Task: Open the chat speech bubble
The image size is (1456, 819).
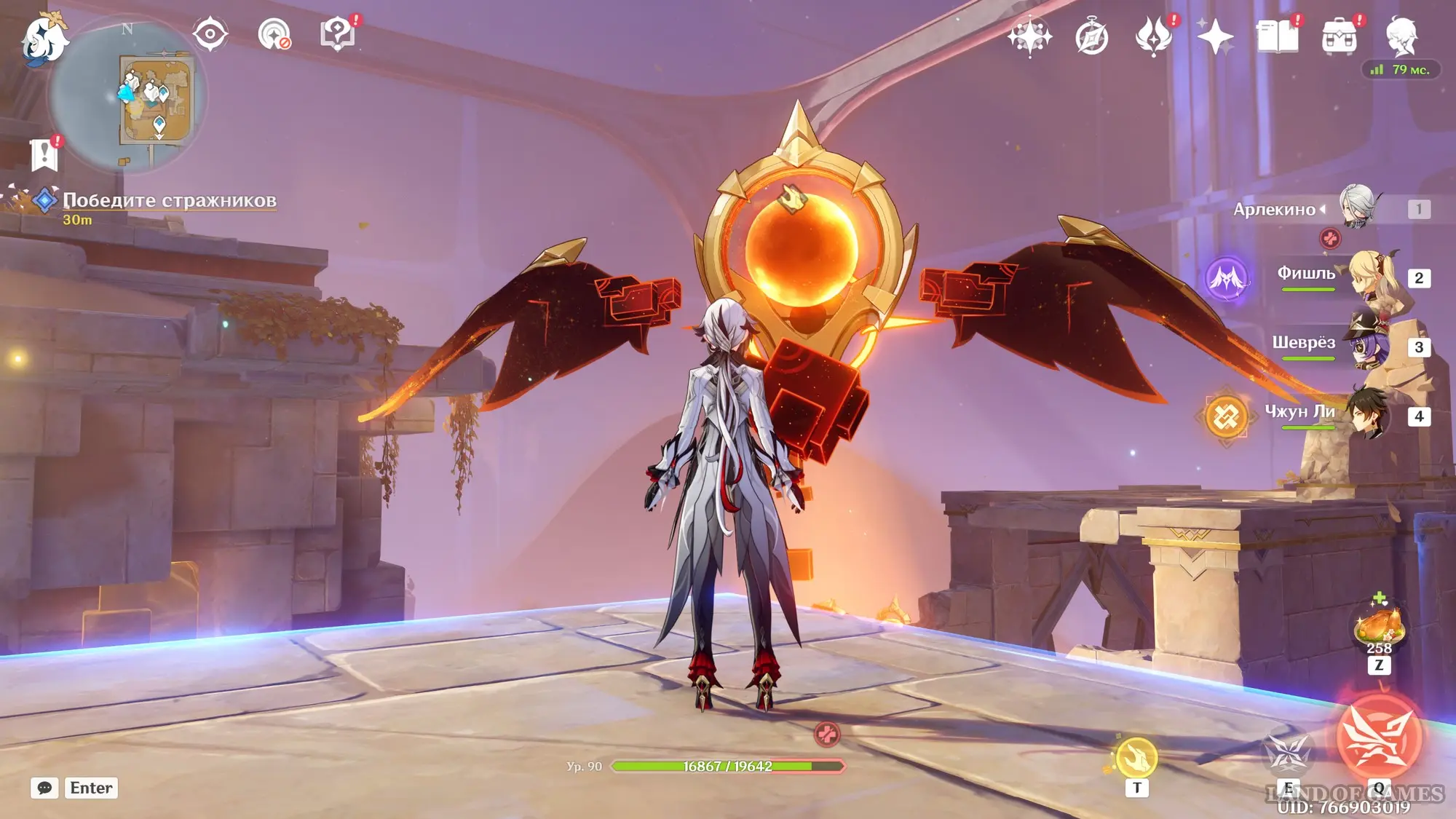Action: coord(44,788)
